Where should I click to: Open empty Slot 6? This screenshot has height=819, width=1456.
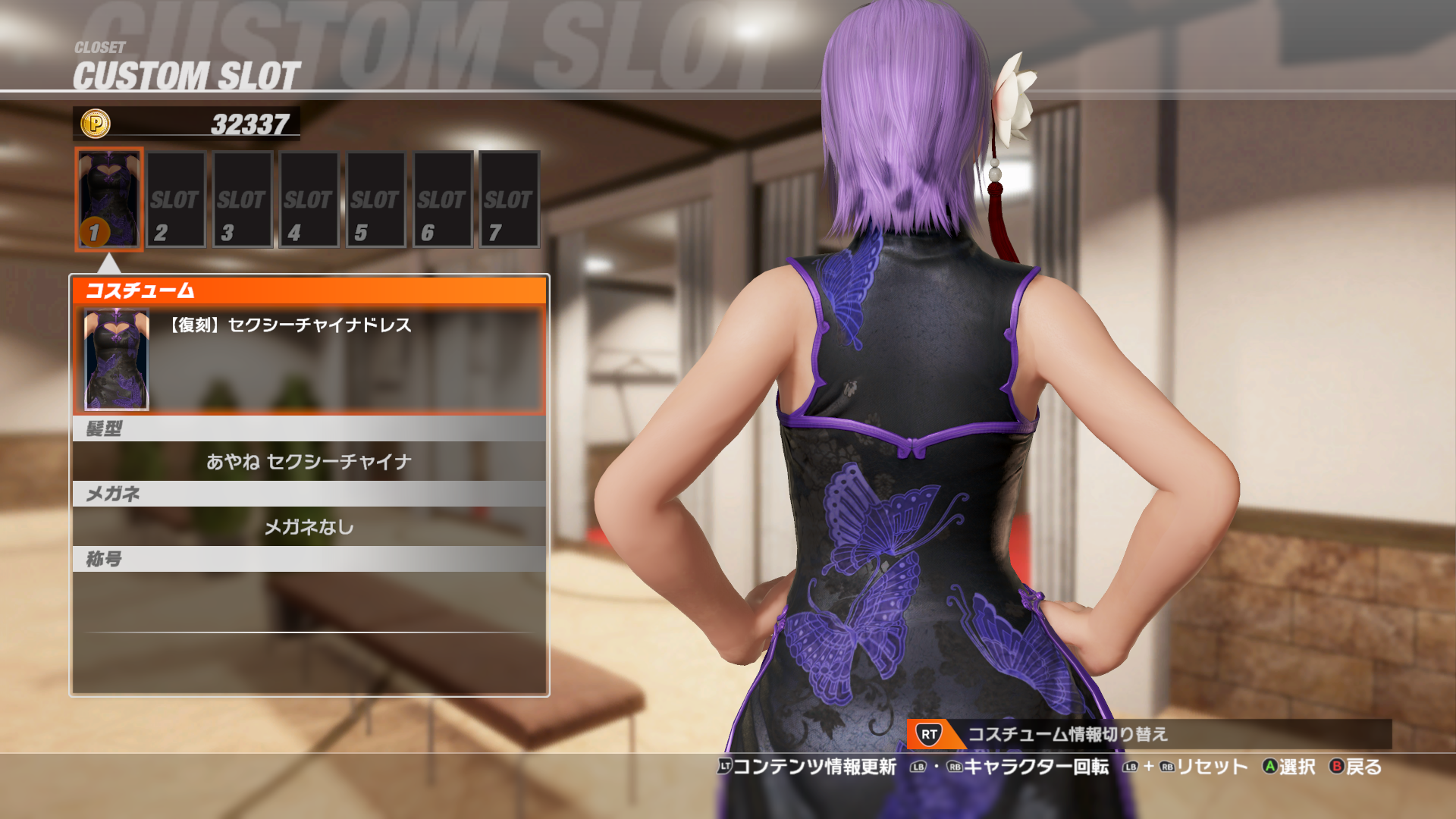442,199
